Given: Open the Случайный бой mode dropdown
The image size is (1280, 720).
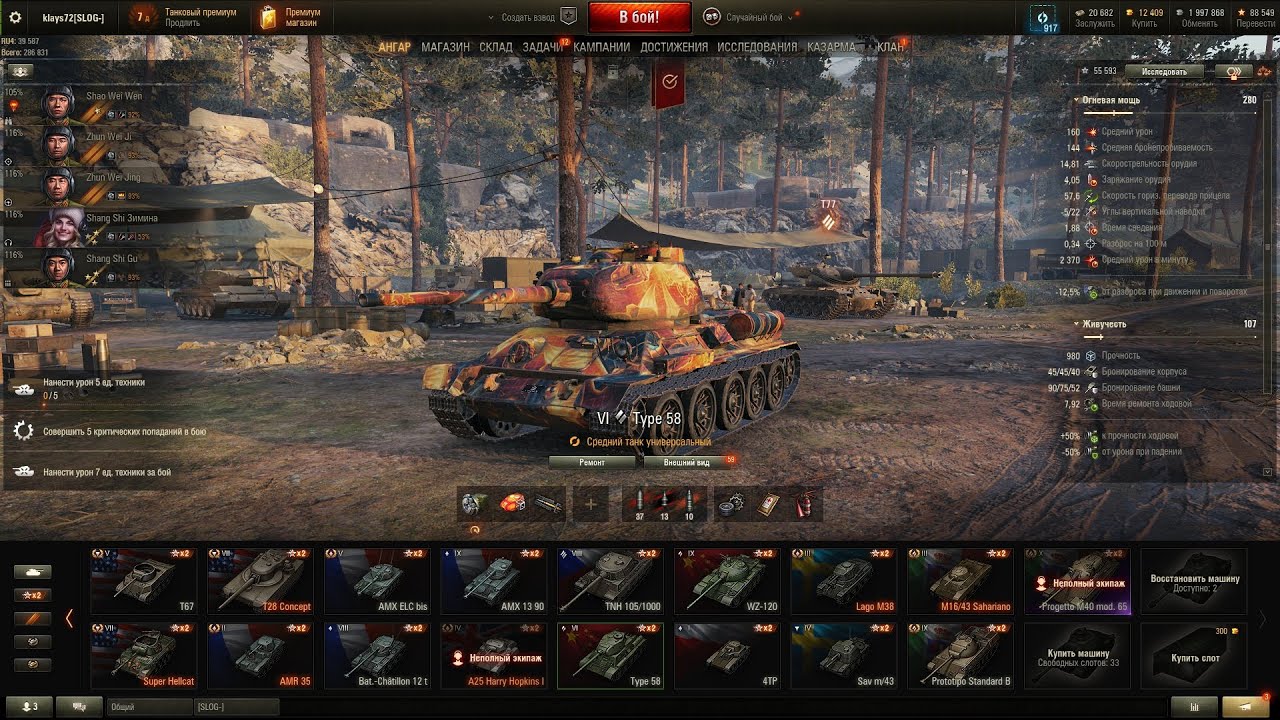Looking at the screenshot, I should 750,17.
